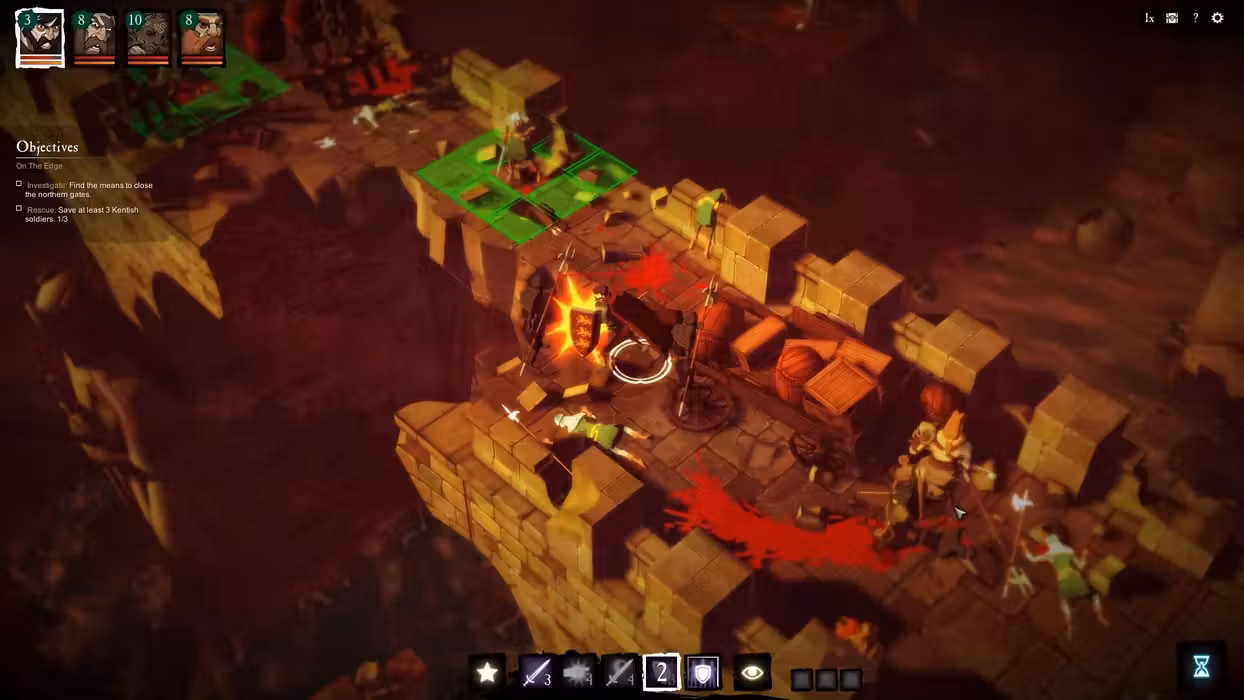Viewport: 1244px width, 700px height.
Task: Toggle the eye overwatch ability
Action: pos(752,672)
